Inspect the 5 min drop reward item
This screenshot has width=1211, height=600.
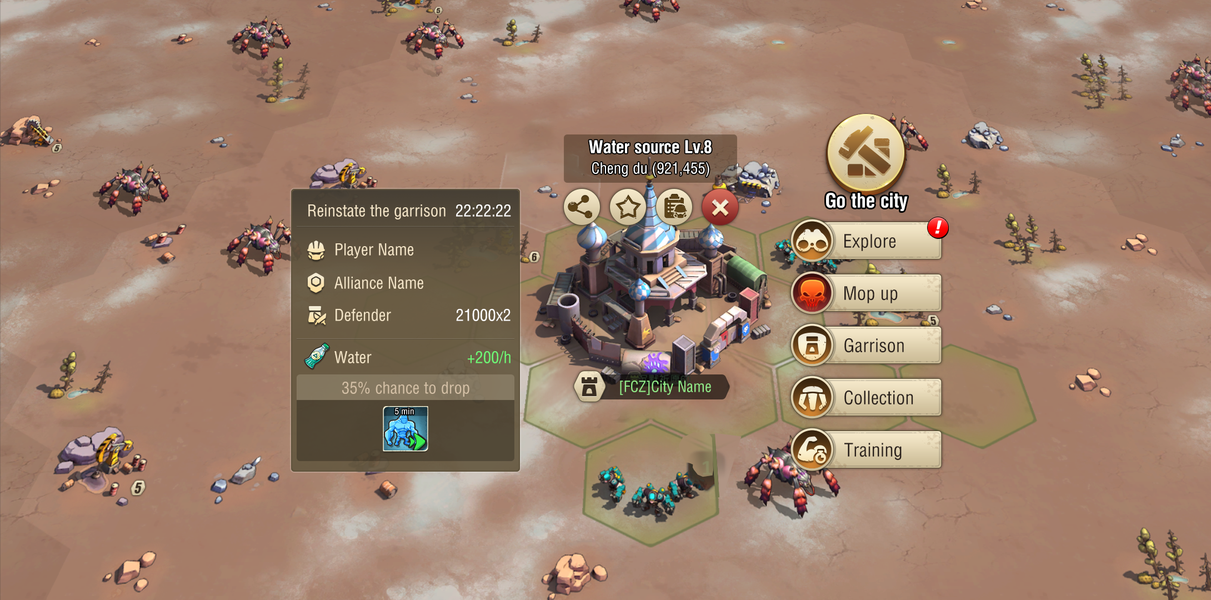(405, 428)
